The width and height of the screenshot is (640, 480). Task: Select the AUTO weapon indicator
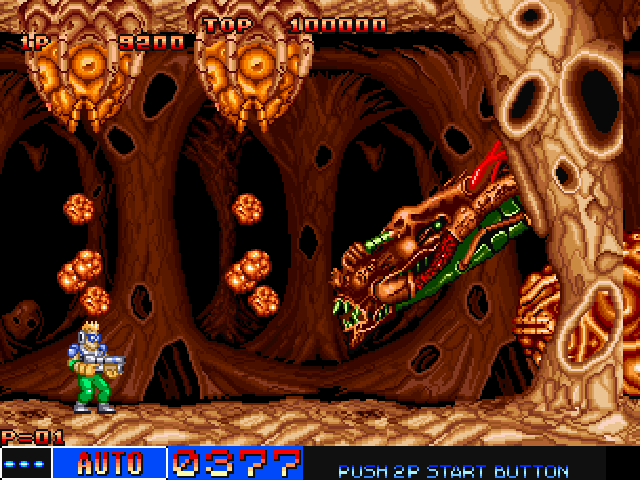click(110, 463)
